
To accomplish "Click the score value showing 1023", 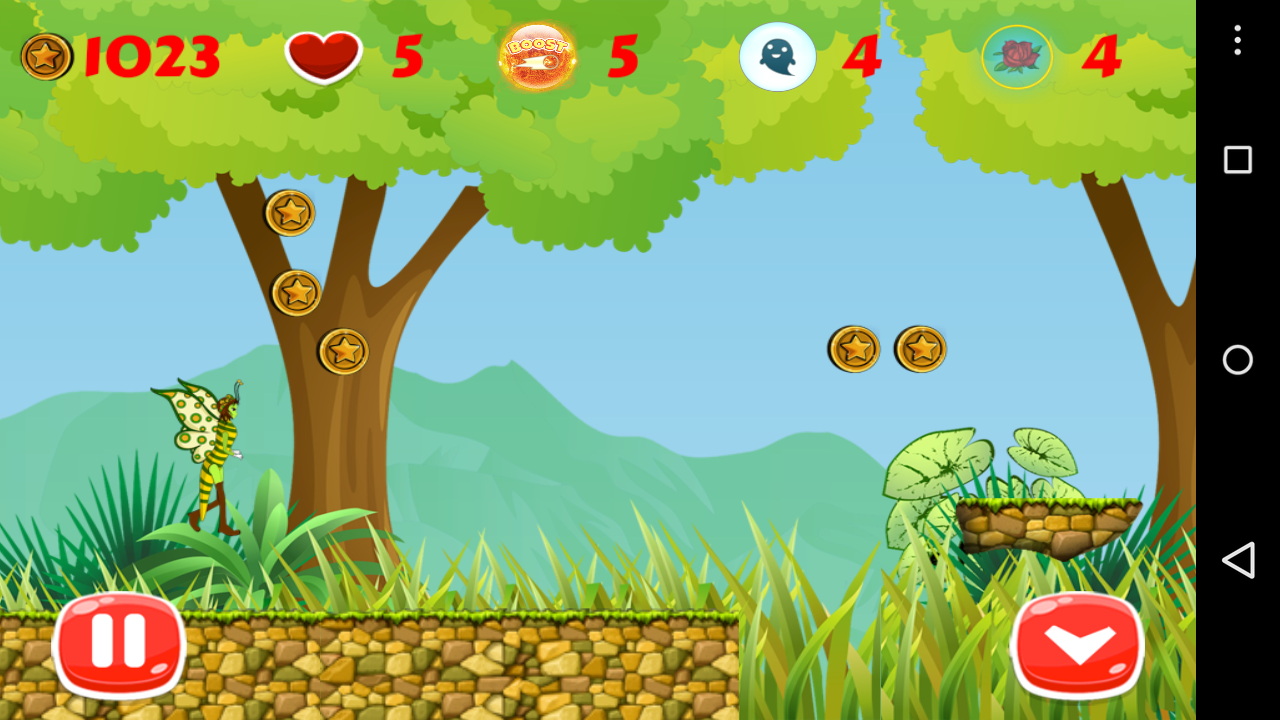I will tap(150, 56).
